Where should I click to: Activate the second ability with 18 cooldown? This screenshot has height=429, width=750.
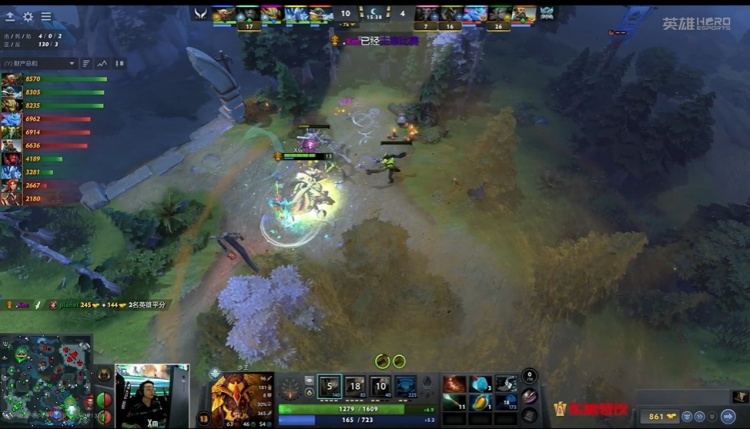click(x=355, y=387)
